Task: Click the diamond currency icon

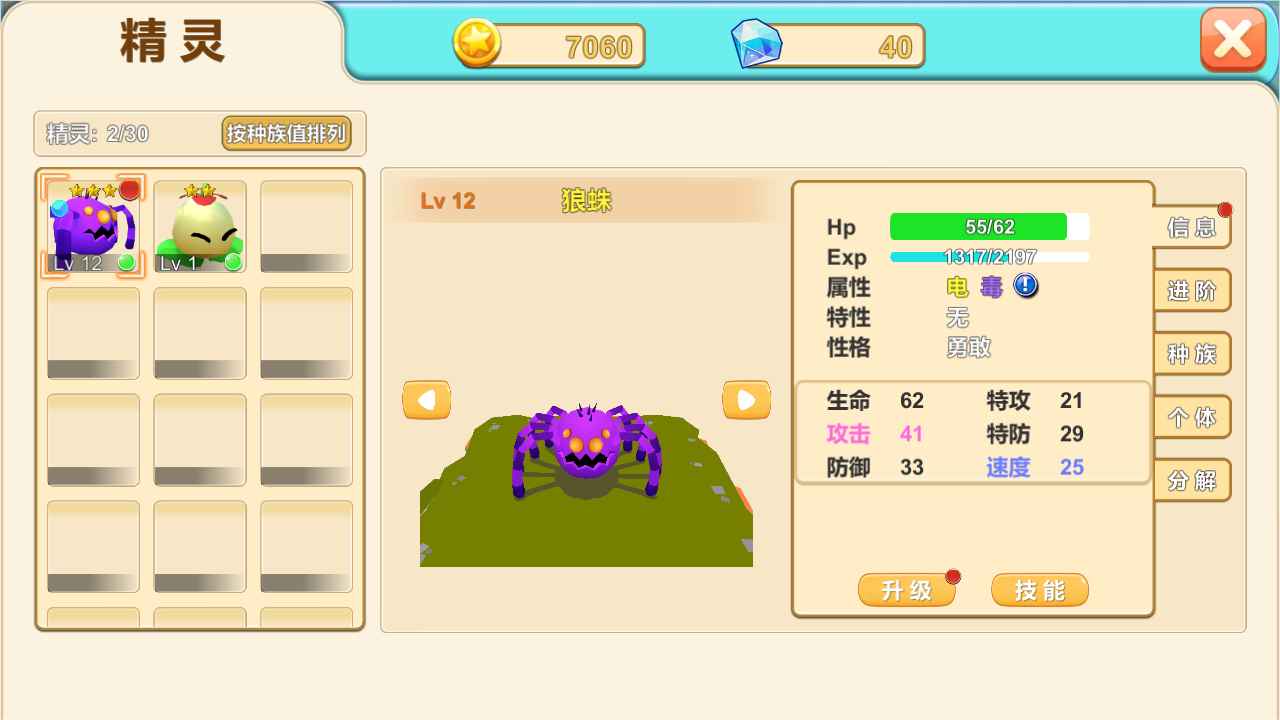Action: pos(757,44)
